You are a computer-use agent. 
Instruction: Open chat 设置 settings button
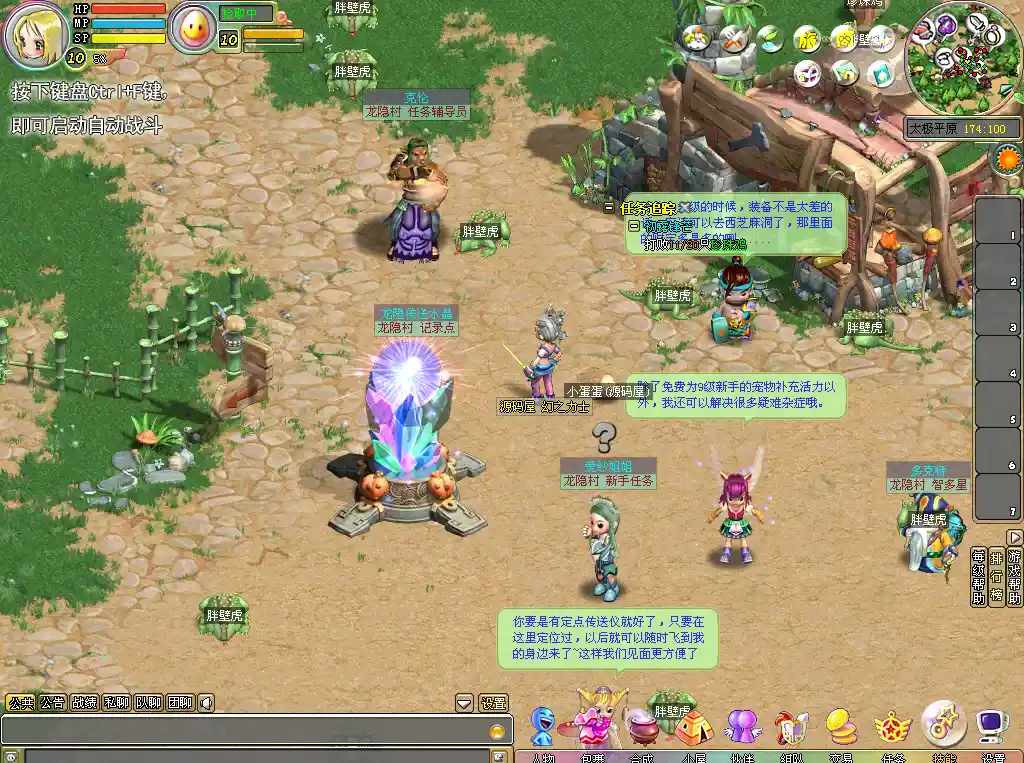493,703
